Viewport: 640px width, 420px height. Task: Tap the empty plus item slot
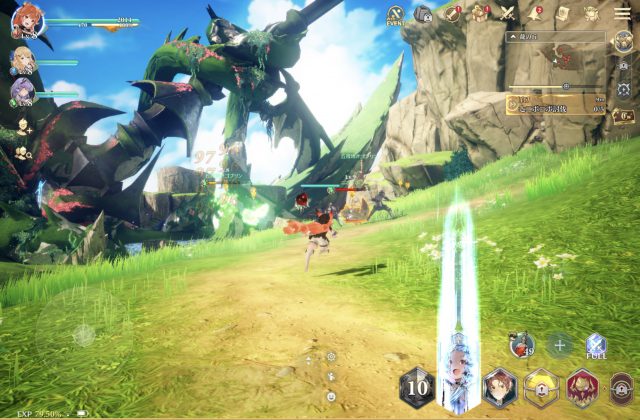pos(559,346)
